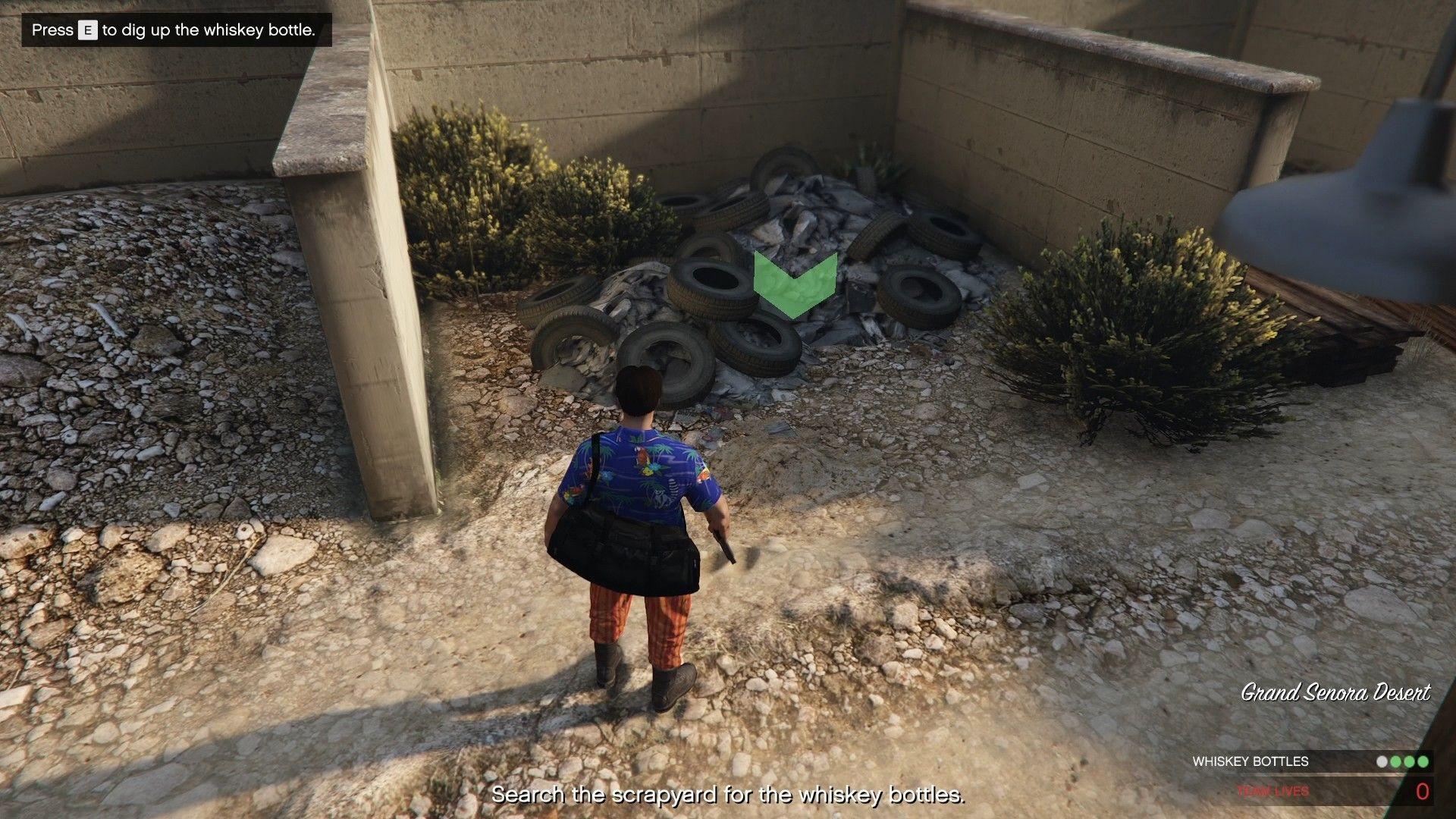Image resolution: width=1456 pixels, height=819 pixels.
Task: Click the first green bottle collection dot
Action: (1395, 761)
